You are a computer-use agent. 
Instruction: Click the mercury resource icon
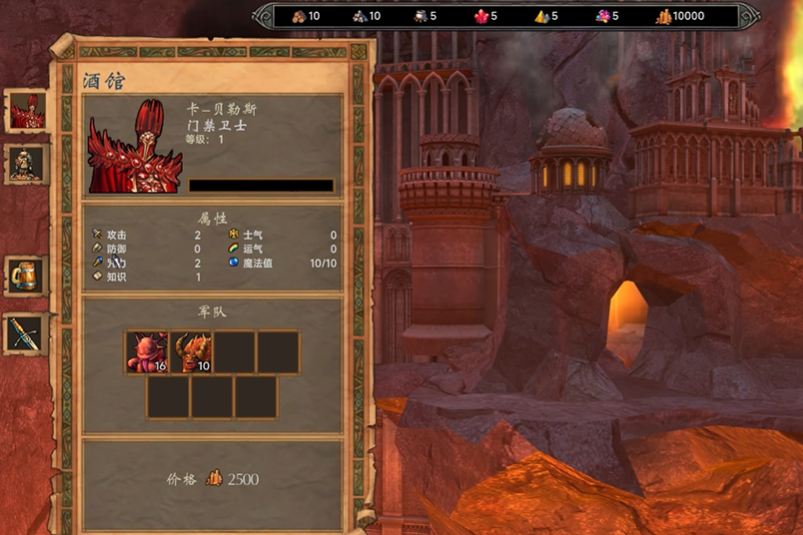tap(420, 16)
